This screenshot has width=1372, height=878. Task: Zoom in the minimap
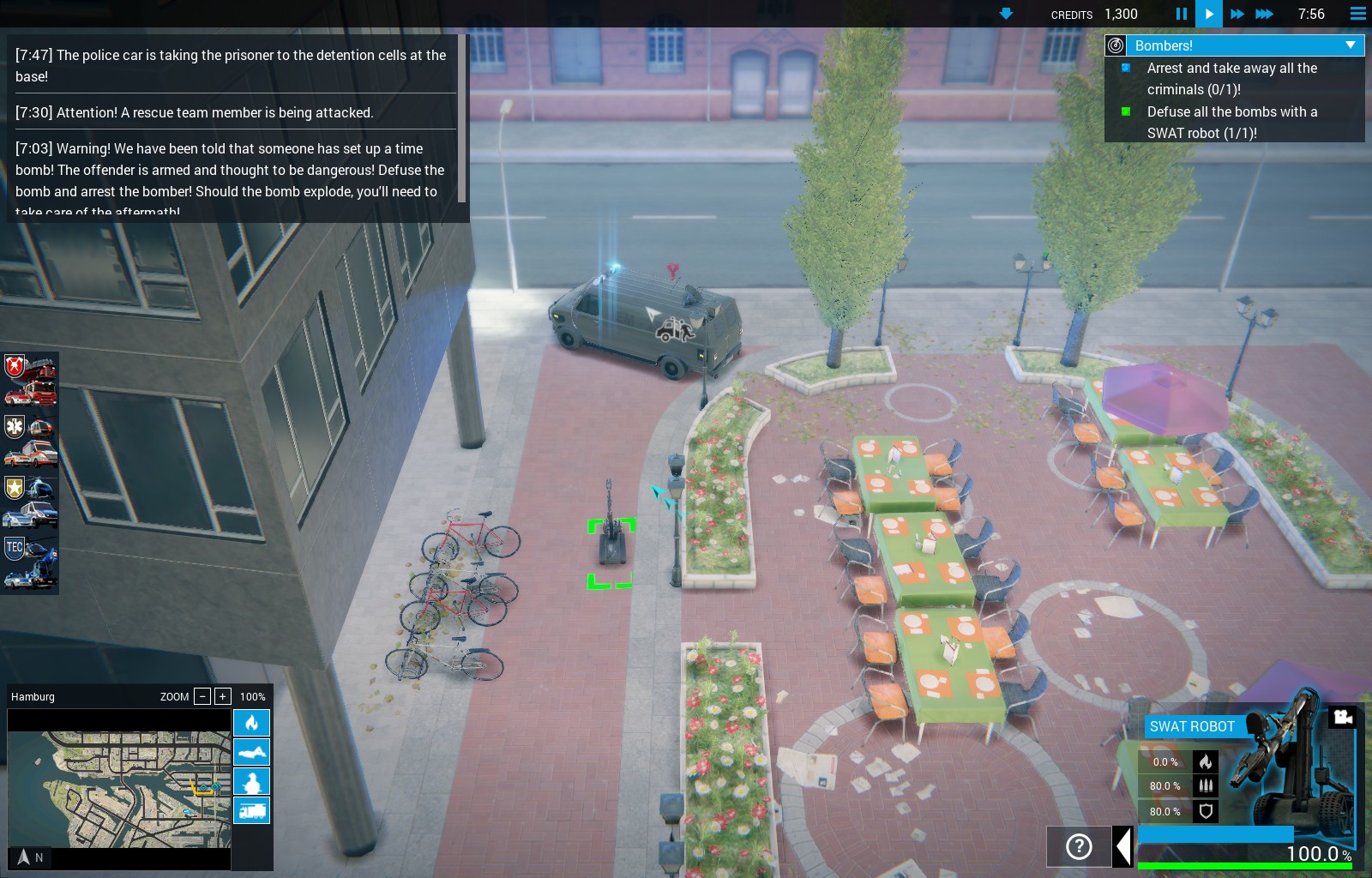(x=222, y=696)
